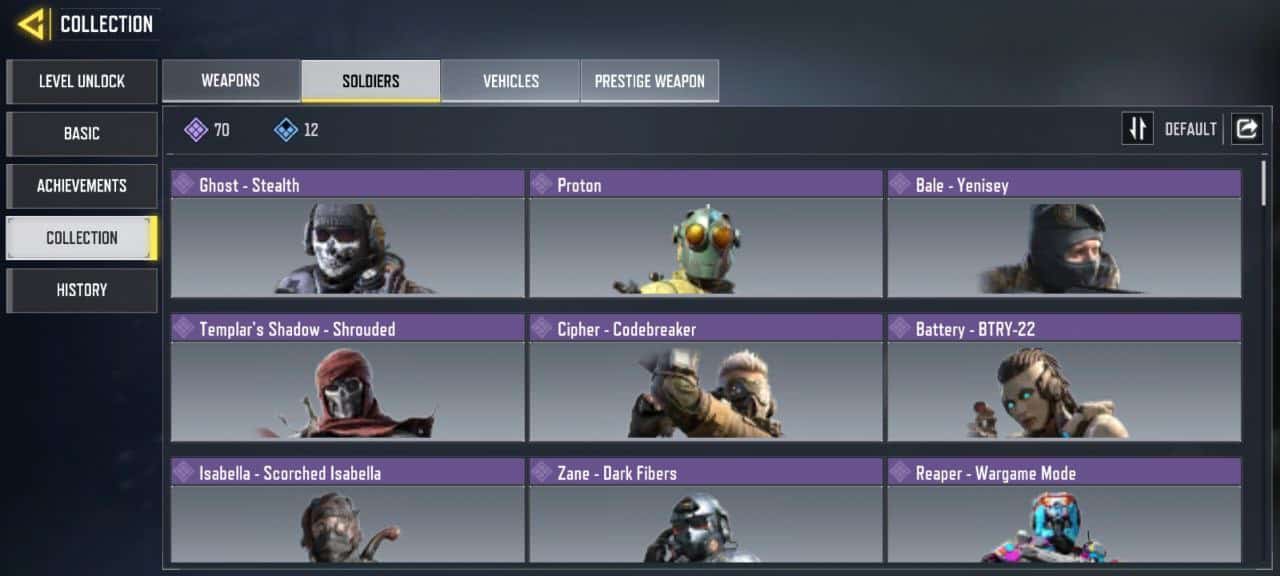This screenshot has width=1280, height=576.
Task: Click the Default sort order button
Action: pos(1138,129)
